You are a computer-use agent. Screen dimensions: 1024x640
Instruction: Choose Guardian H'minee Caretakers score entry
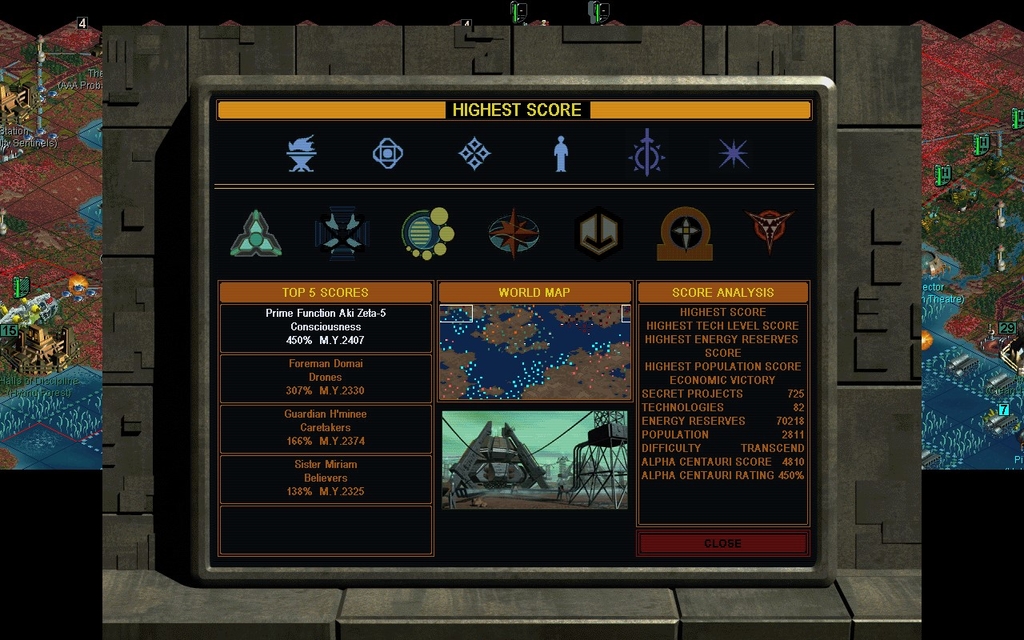pyautogui.click(x=326, y=428)
